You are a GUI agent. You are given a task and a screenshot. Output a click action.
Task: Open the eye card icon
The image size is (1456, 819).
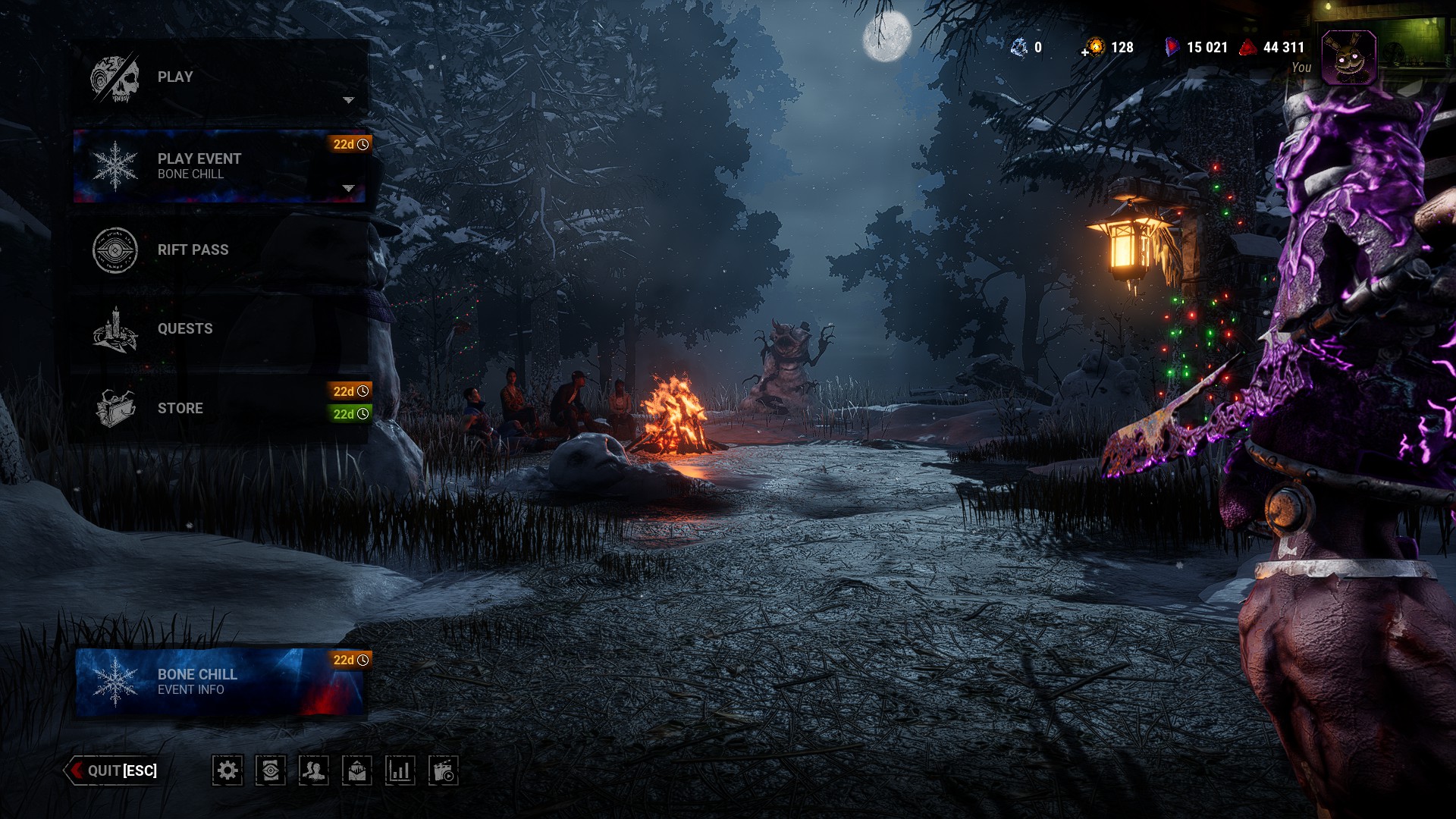[x=271, y=771]
